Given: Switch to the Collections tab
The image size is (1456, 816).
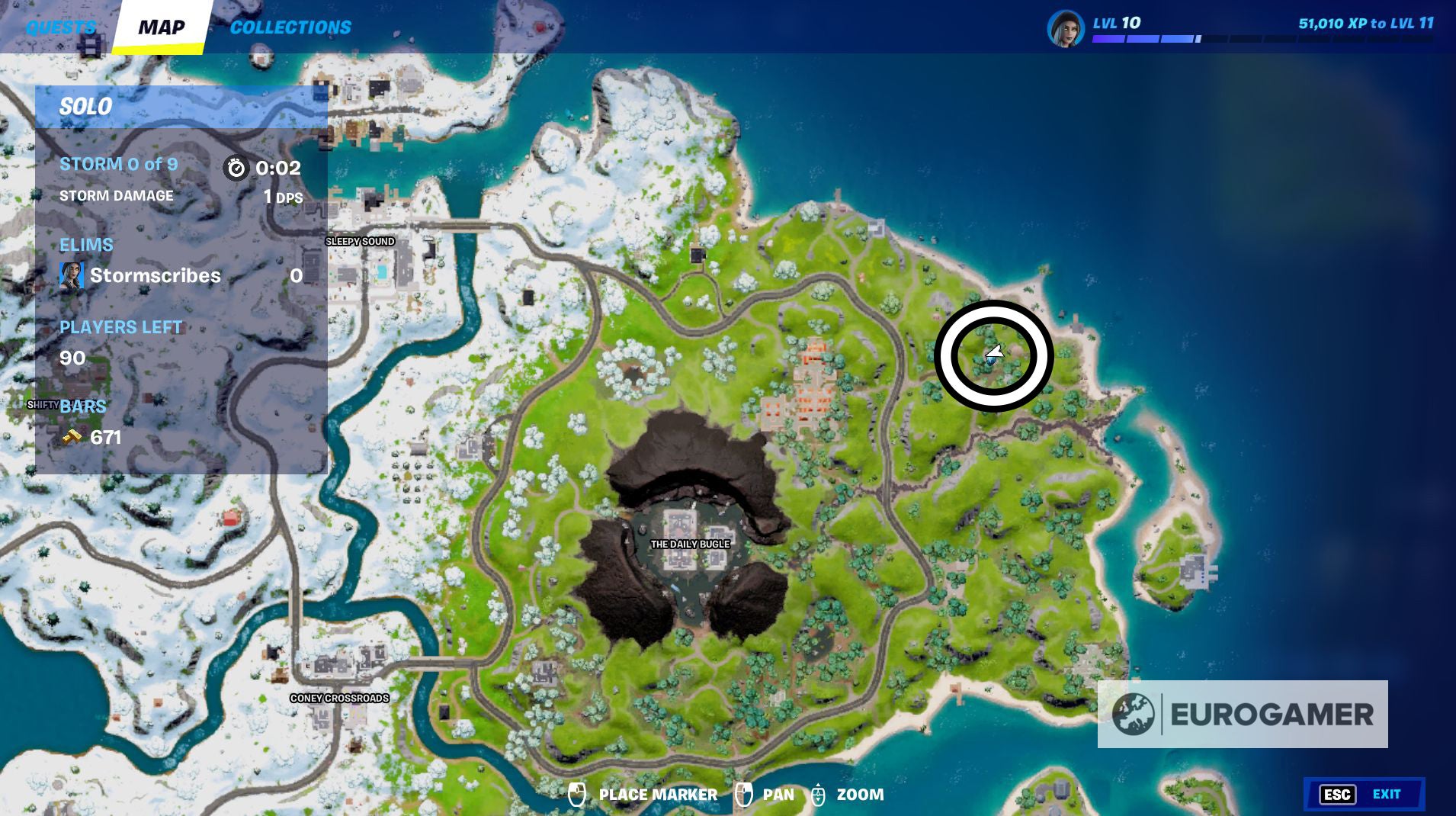Looking at the screenshot, I should (x=289, y=27).
